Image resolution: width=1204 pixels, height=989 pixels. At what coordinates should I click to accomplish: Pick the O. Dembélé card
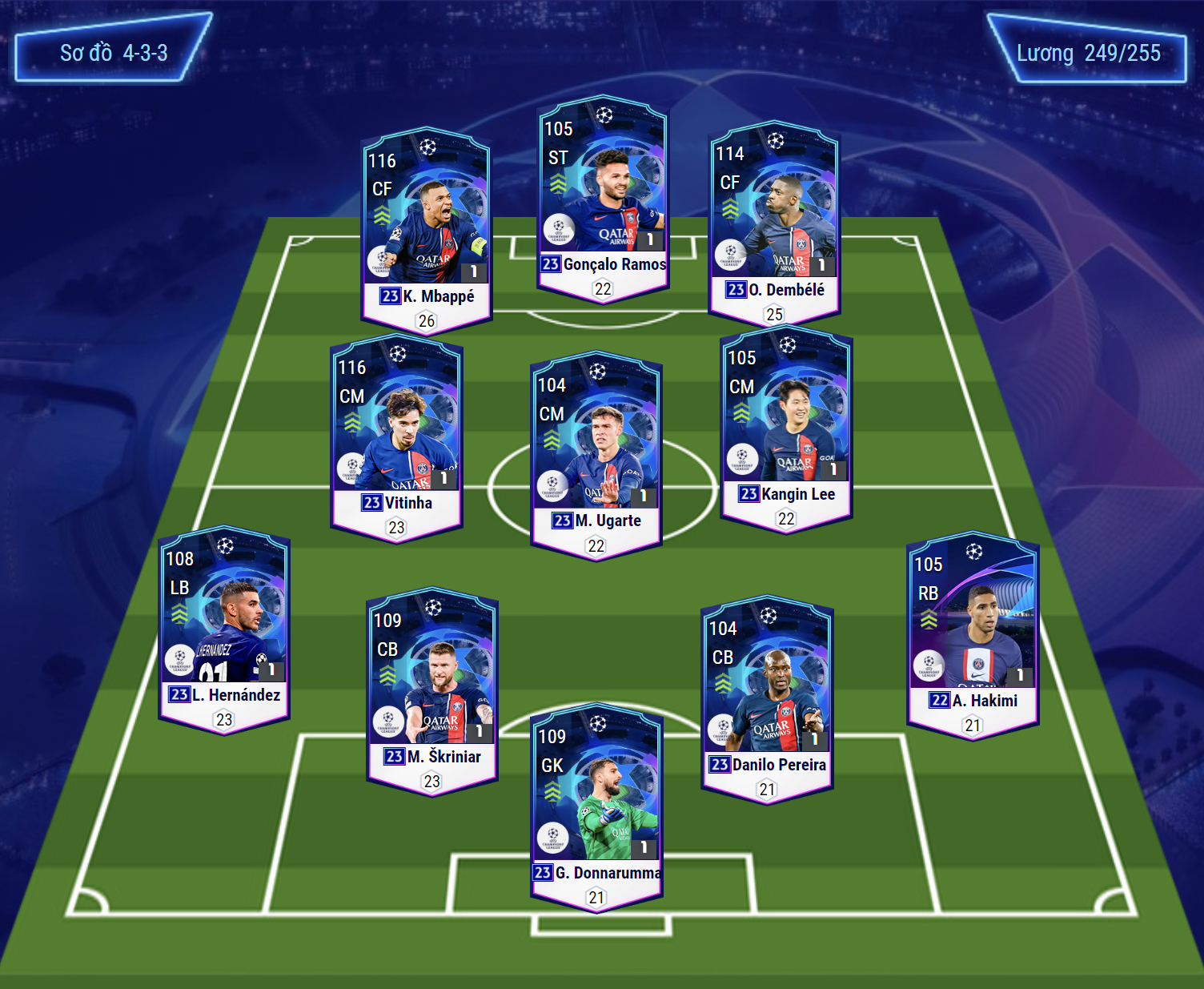pos(774,222)
